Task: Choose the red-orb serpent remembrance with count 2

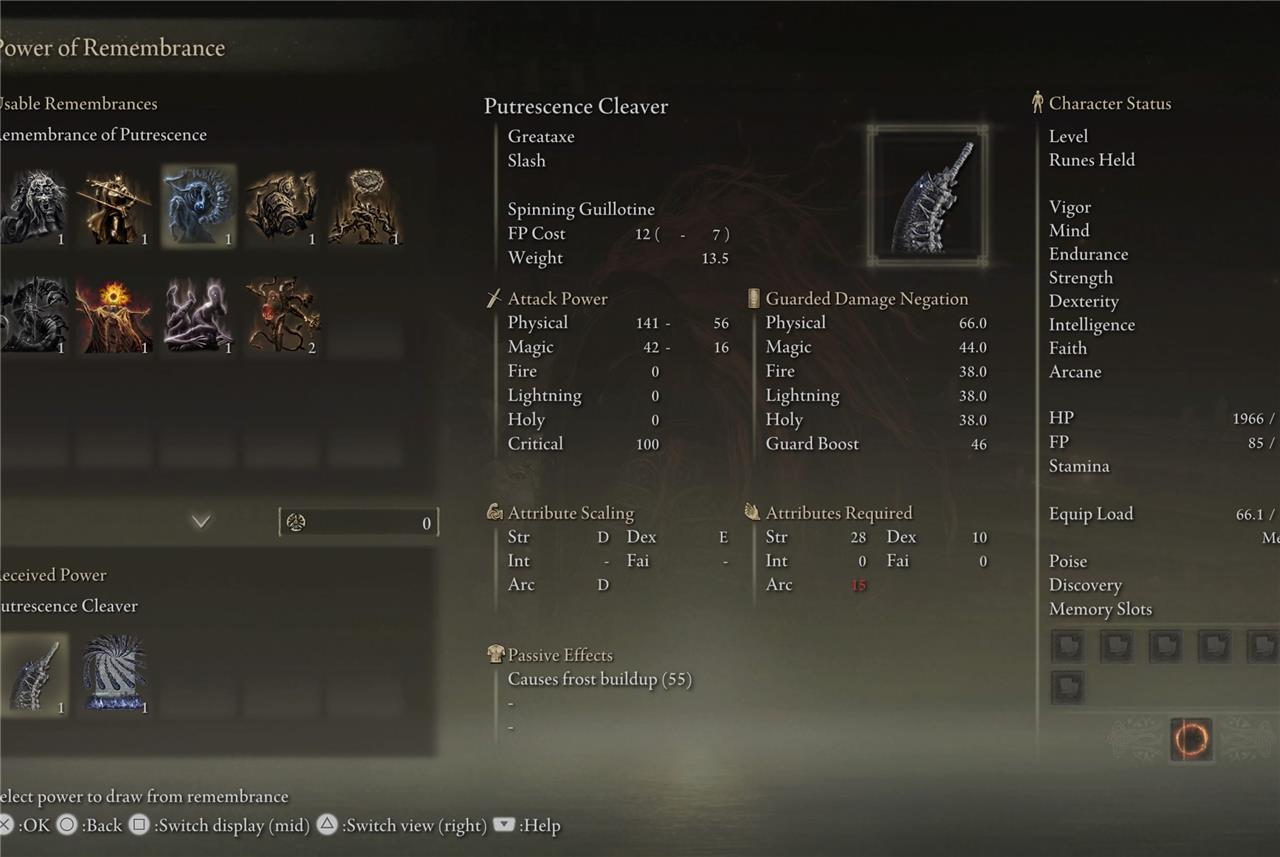Action: pyautogui.click(x=283, y=314)
